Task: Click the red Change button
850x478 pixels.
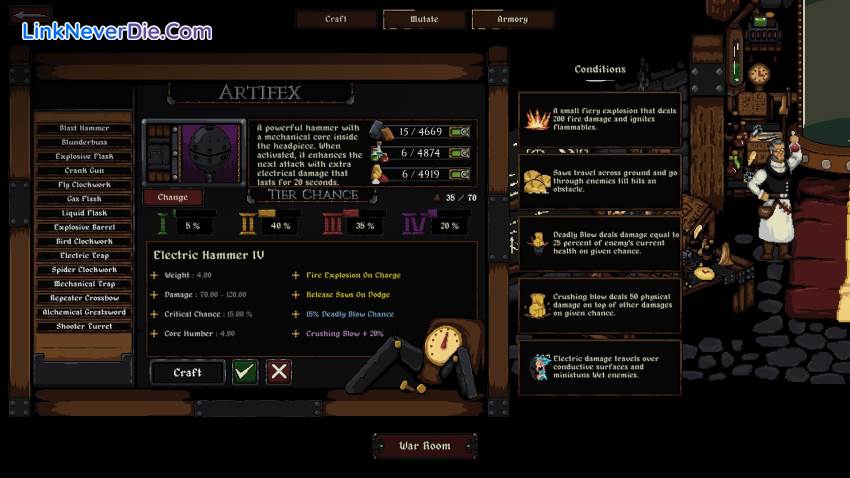Action: coord(172,197)
